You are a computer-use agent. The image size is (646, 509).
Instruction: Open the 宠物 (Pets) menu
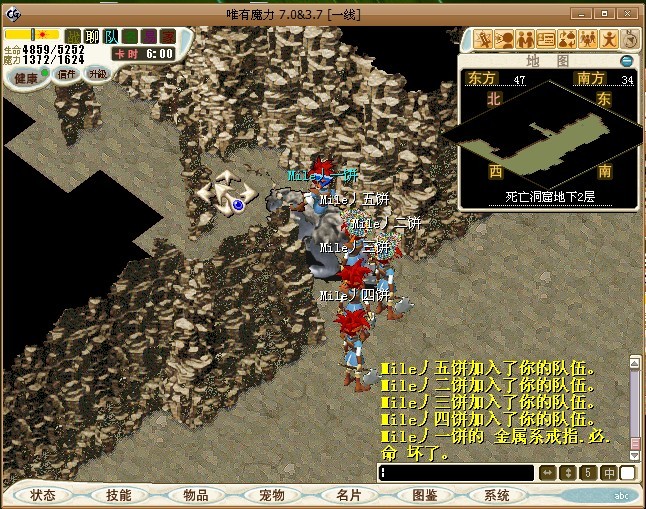pos(272,495)
